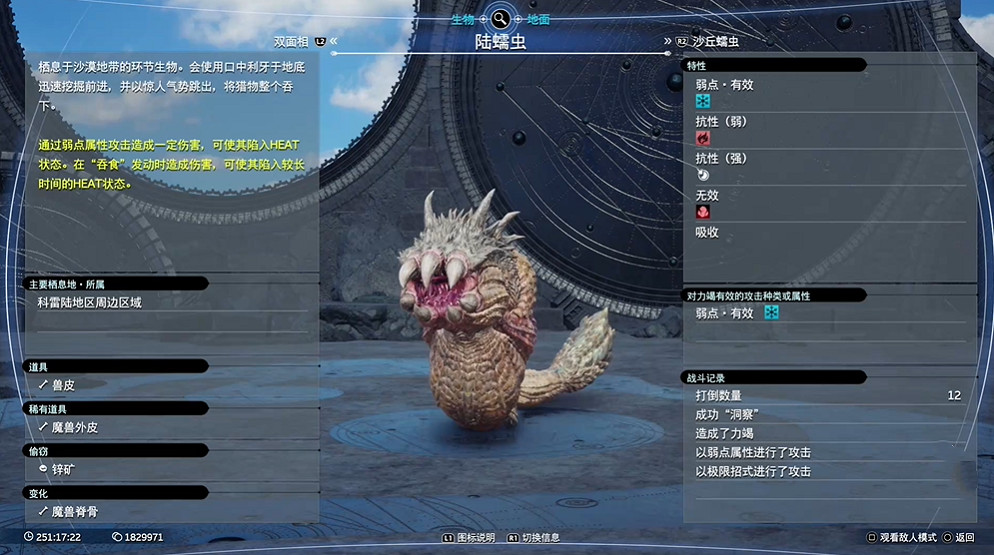Click the red icon under 无效
This screenshot has width=994, height=555.
point(703,212)
